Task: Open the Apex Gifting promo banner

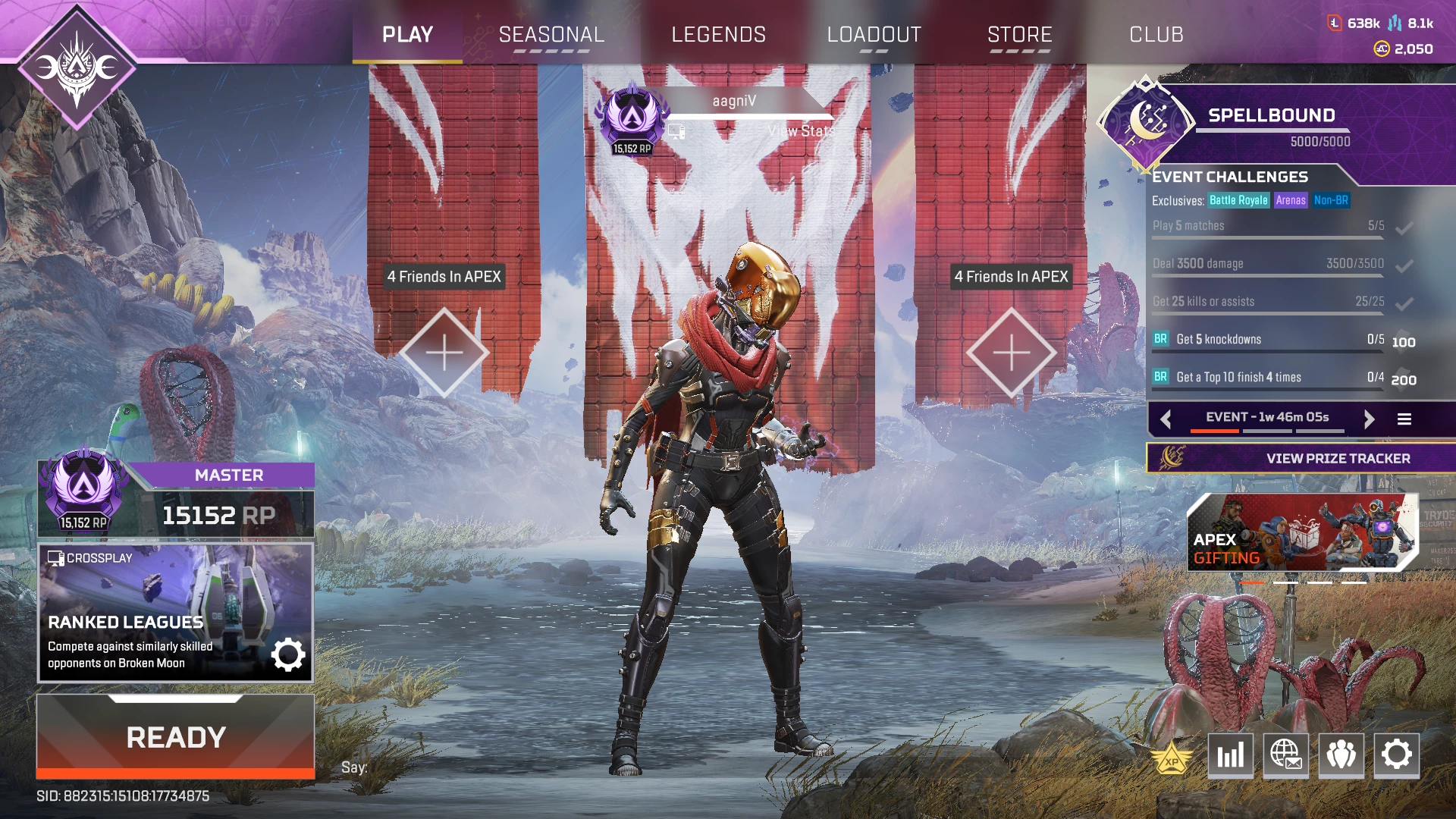Action: (x=1301, y=532)
